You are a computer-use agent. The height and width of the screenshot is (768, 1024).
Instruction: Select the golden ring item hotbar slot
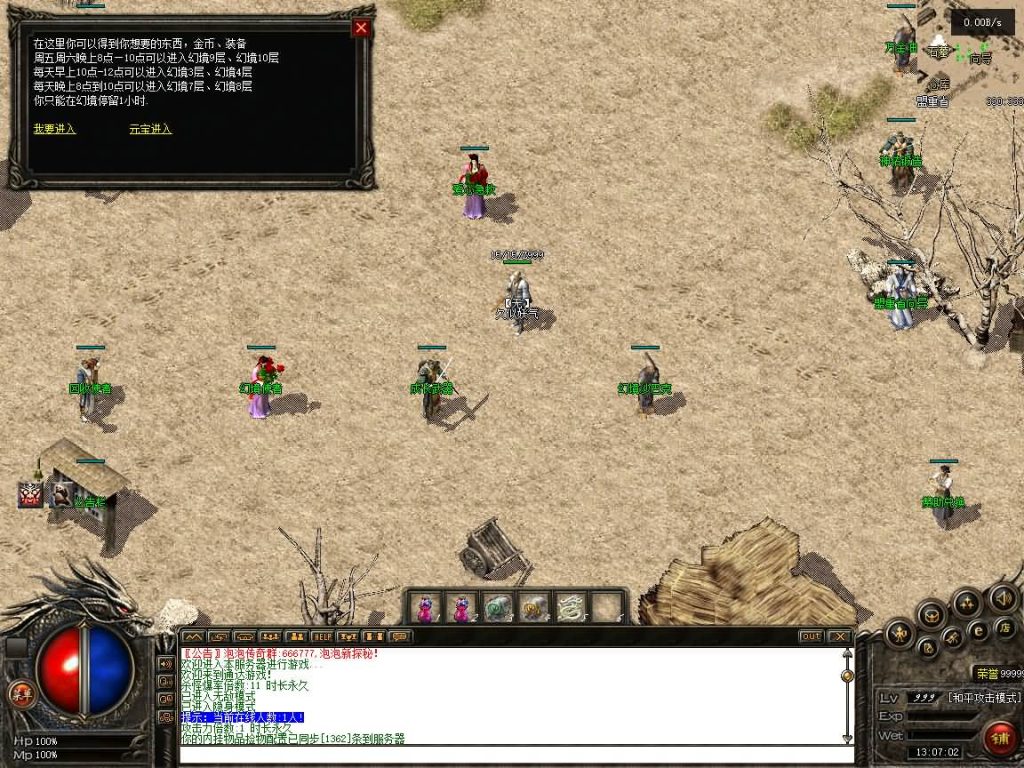click(x=534, y=607)
